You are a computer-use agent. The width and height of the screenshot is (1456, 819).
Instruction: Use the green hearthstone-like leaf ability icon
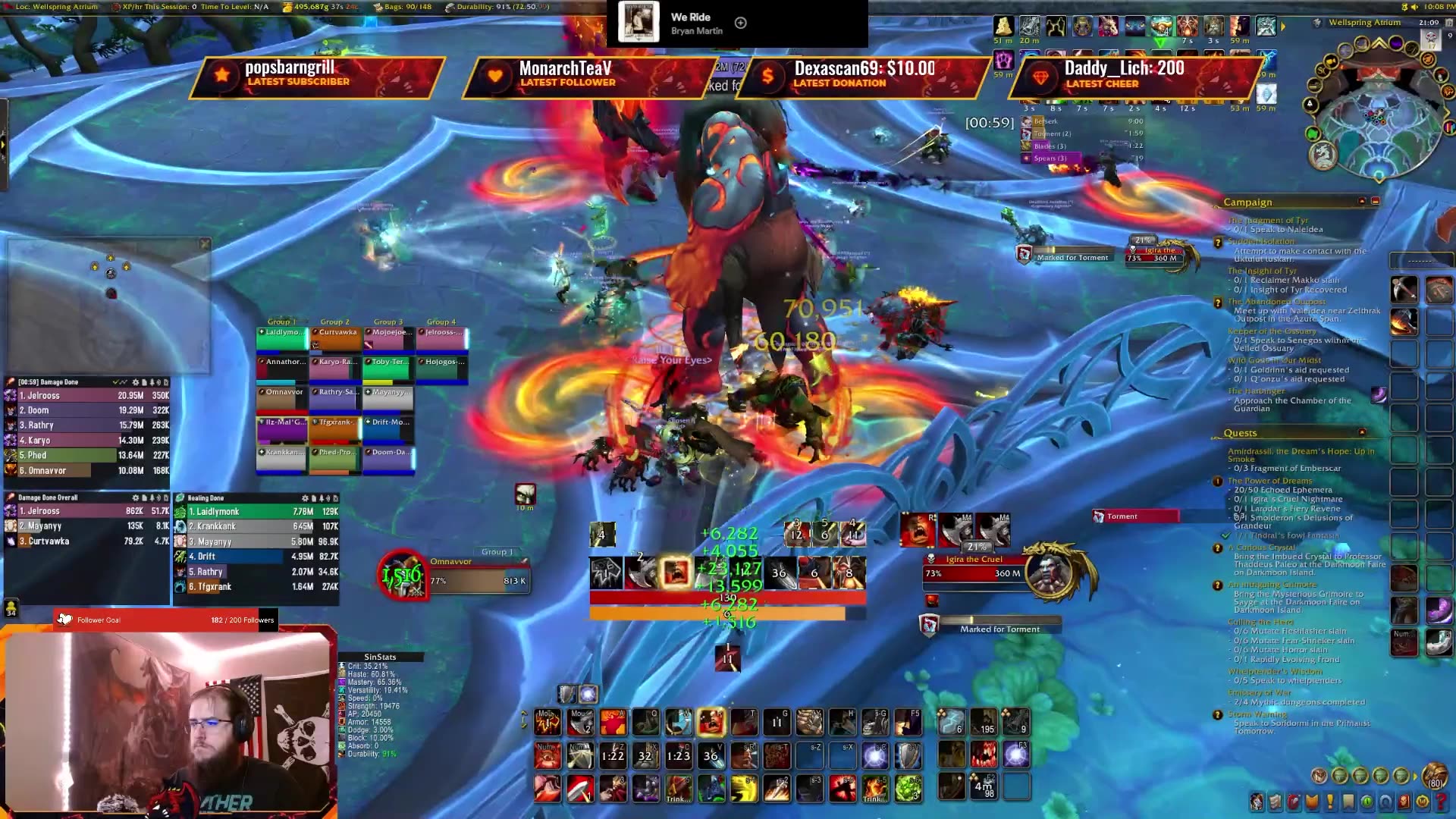click(908, 789)
